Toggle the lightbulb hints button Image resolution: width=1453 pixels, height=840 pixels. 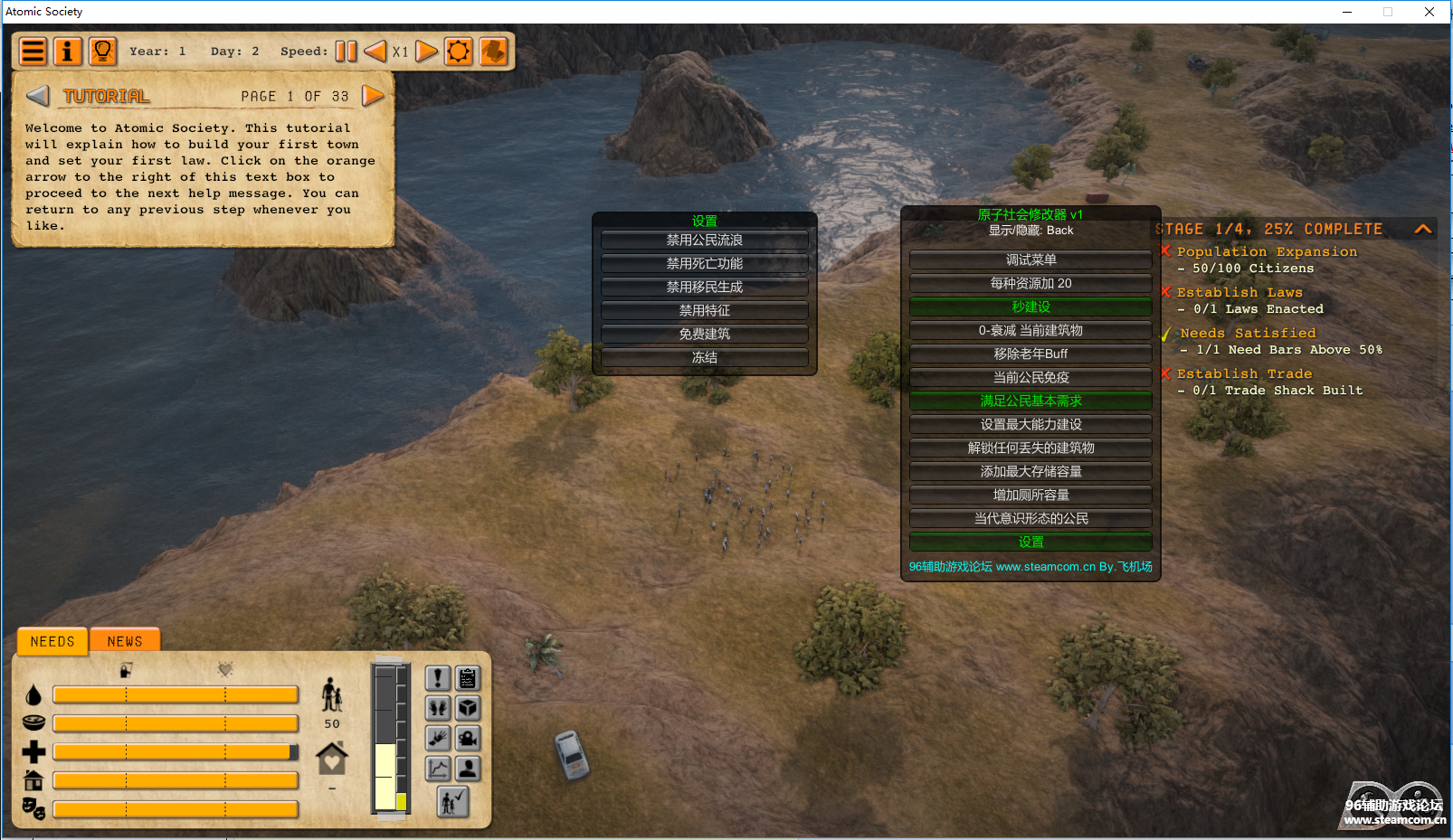[x=103, y=52]
